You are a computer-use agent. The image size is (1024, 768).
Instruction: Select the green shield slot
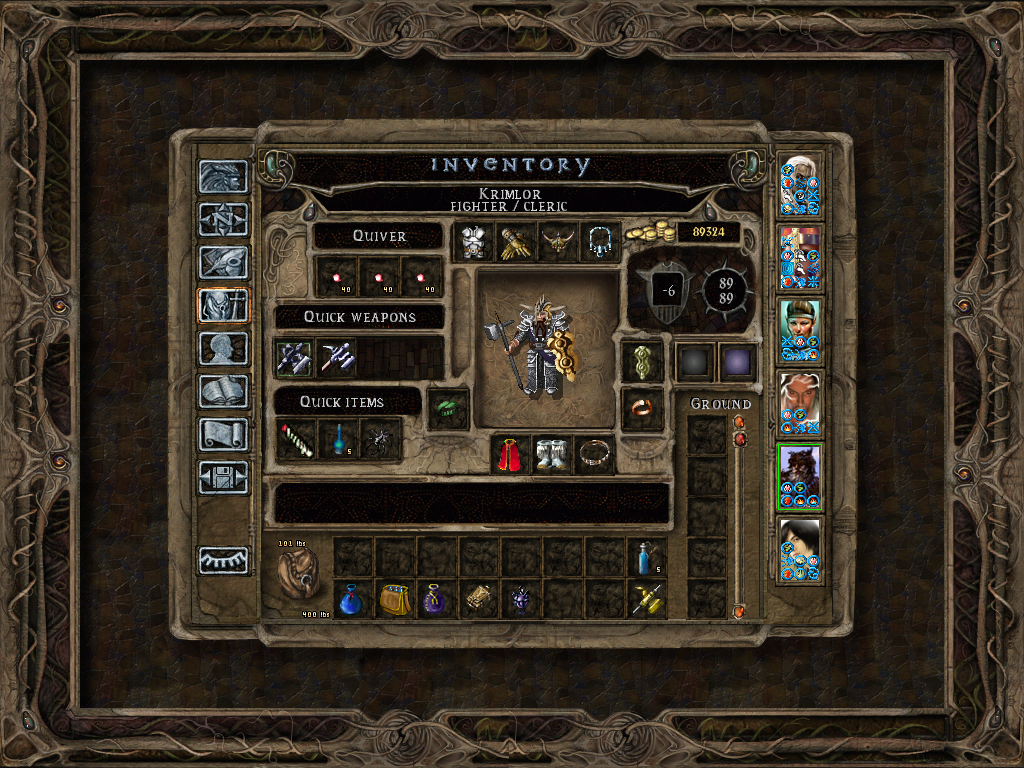[641, 361]
